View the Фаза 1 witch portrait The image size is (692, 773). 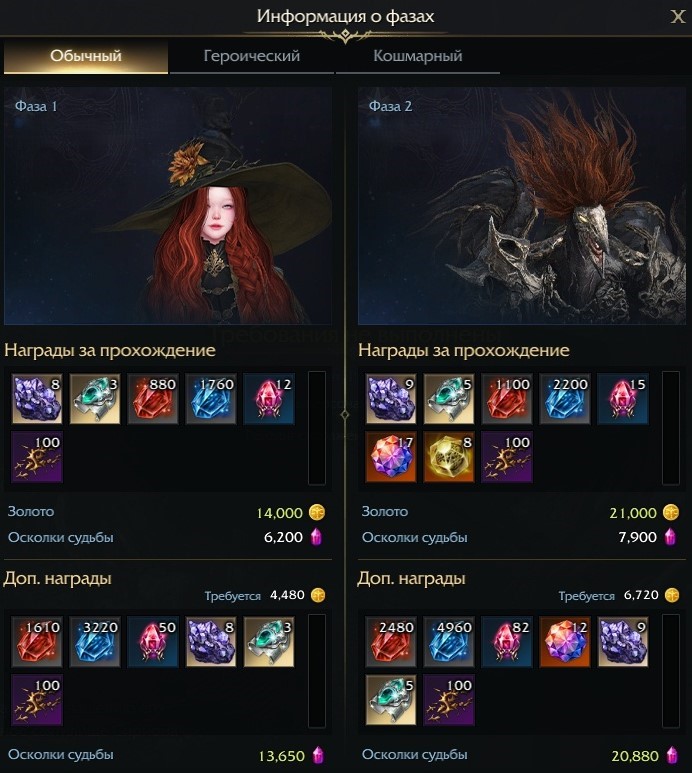click(169, 206)
